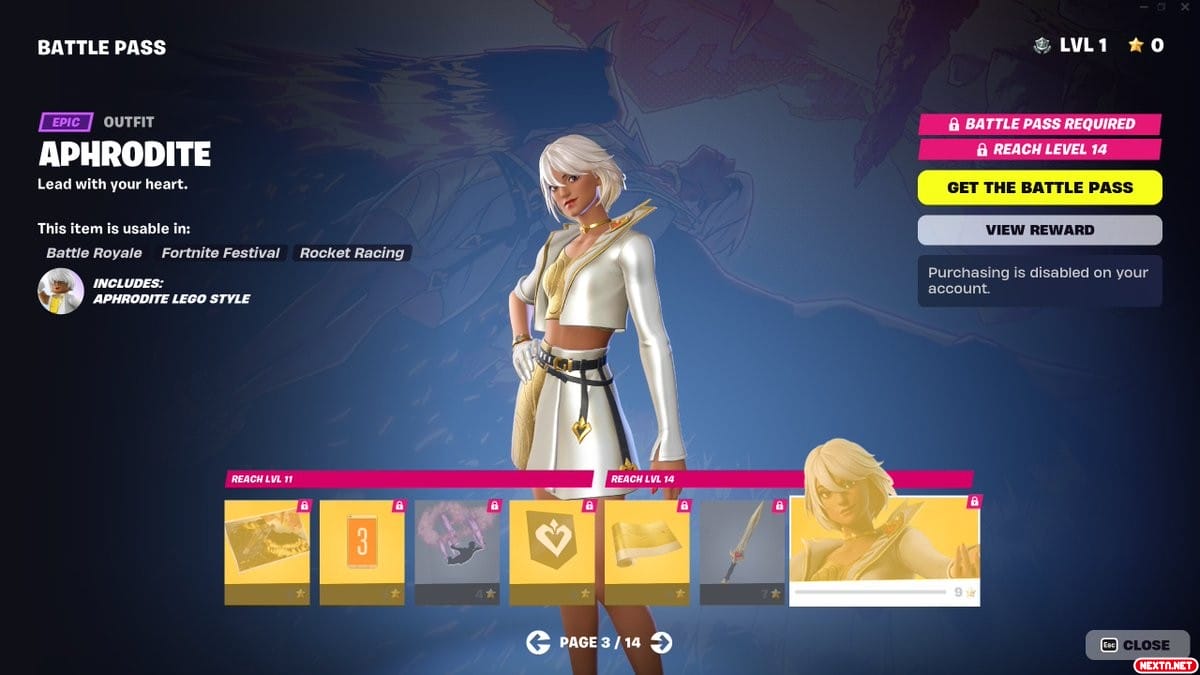This screenshot has height=675, width=1200.
Task: Click the View Reward button
Action: [1039, 230]
